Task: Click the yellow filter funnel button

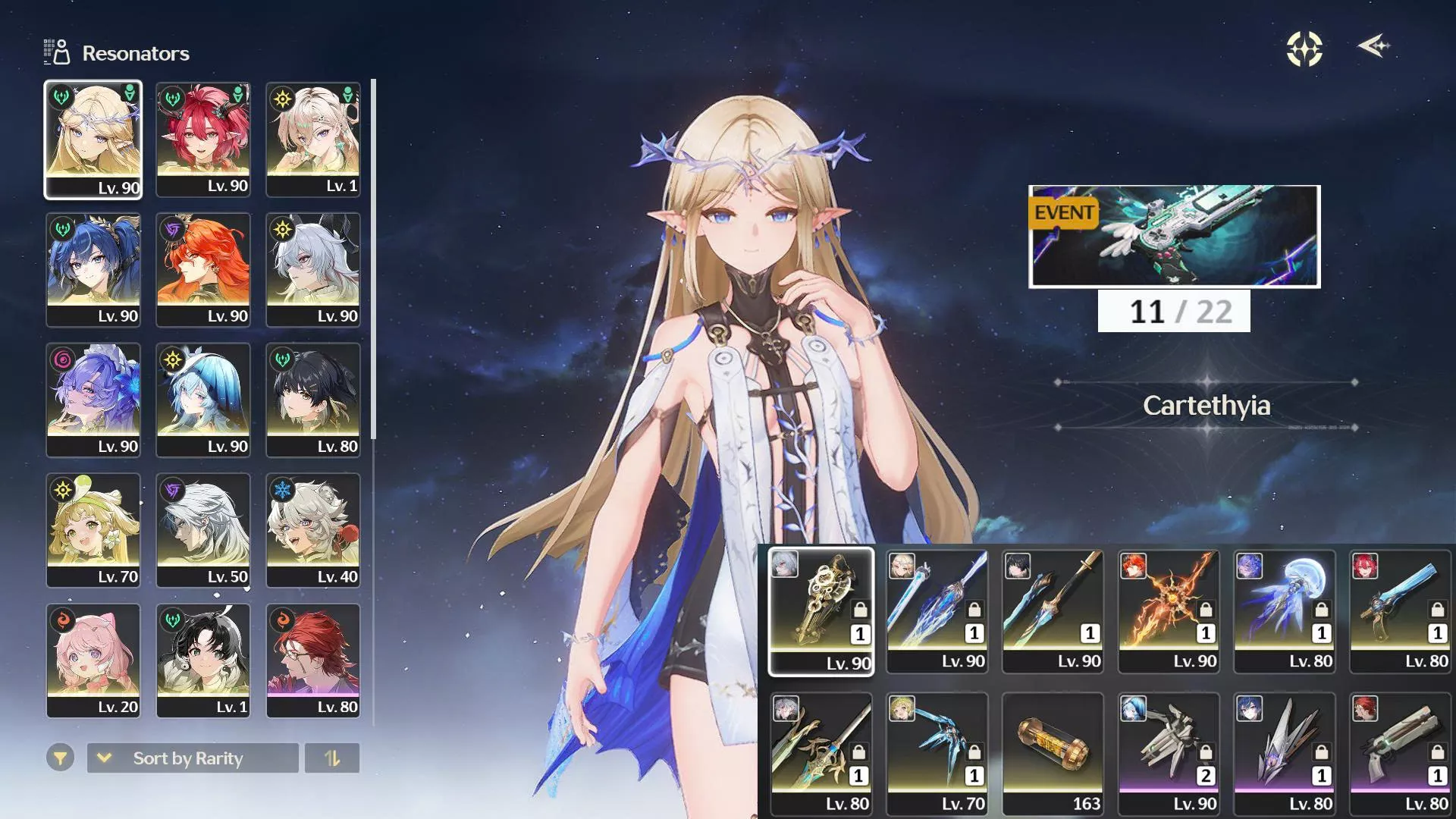Action: click(60, 758)
